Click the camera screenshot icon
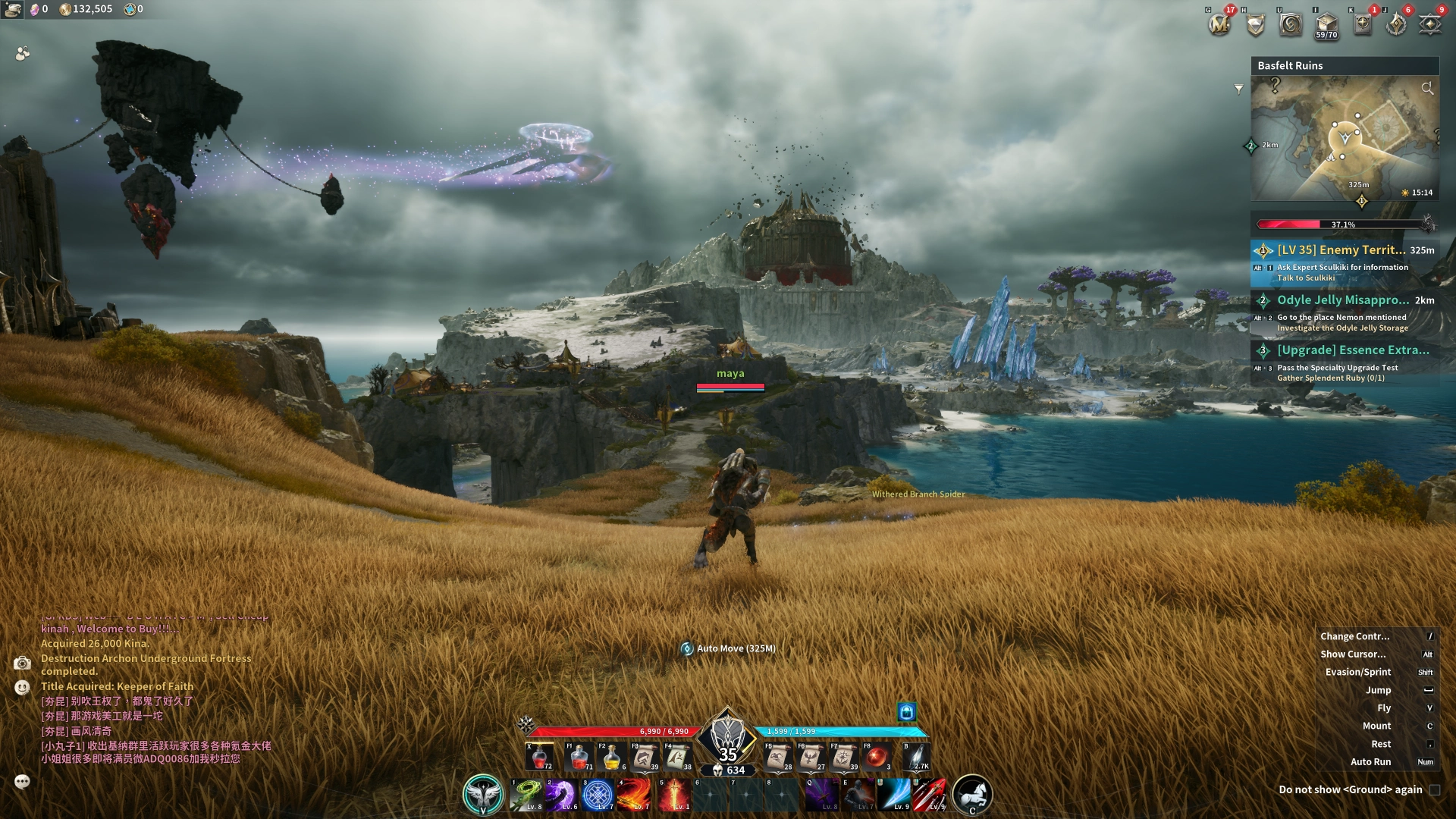 22,664
